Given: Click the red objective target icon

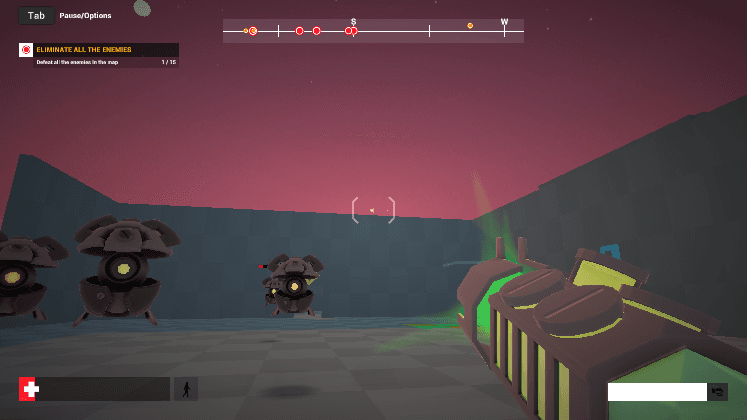Looking at the screenshot, I should (x=26, y=49).
